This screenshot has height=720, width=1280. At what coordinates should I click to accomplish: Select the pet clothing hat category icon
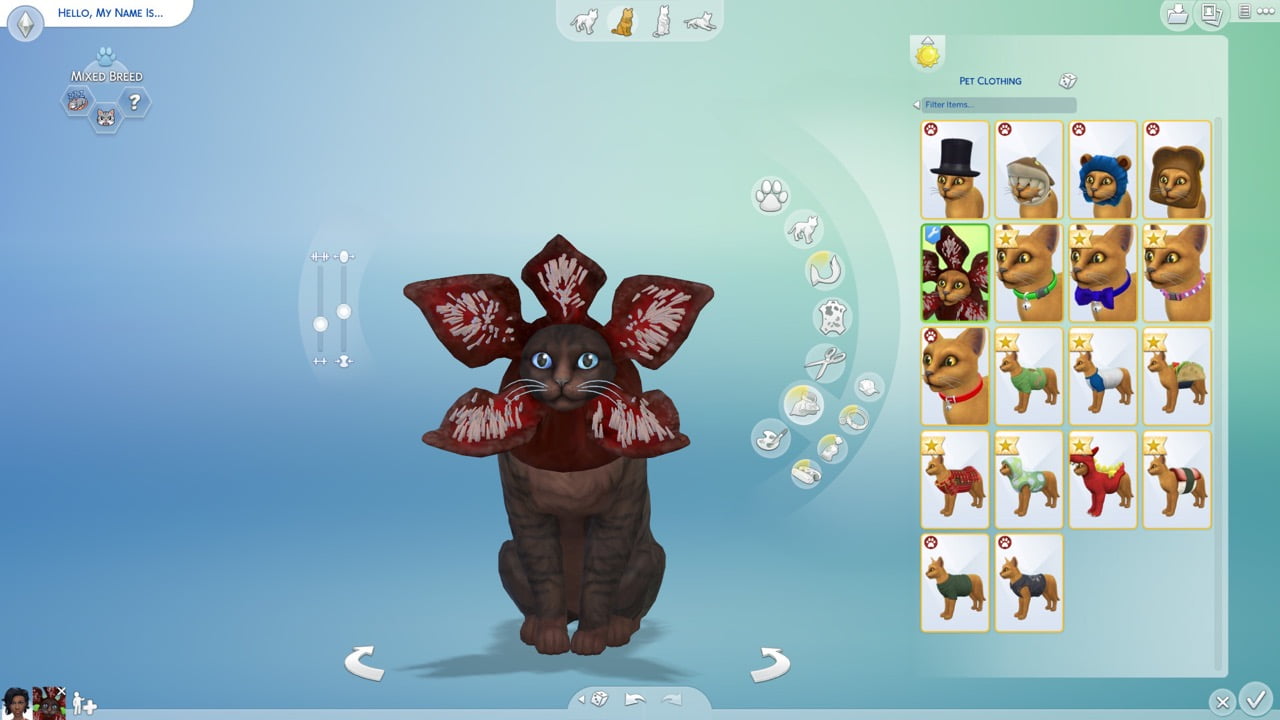pyautogui.click(x=866, y=389)
